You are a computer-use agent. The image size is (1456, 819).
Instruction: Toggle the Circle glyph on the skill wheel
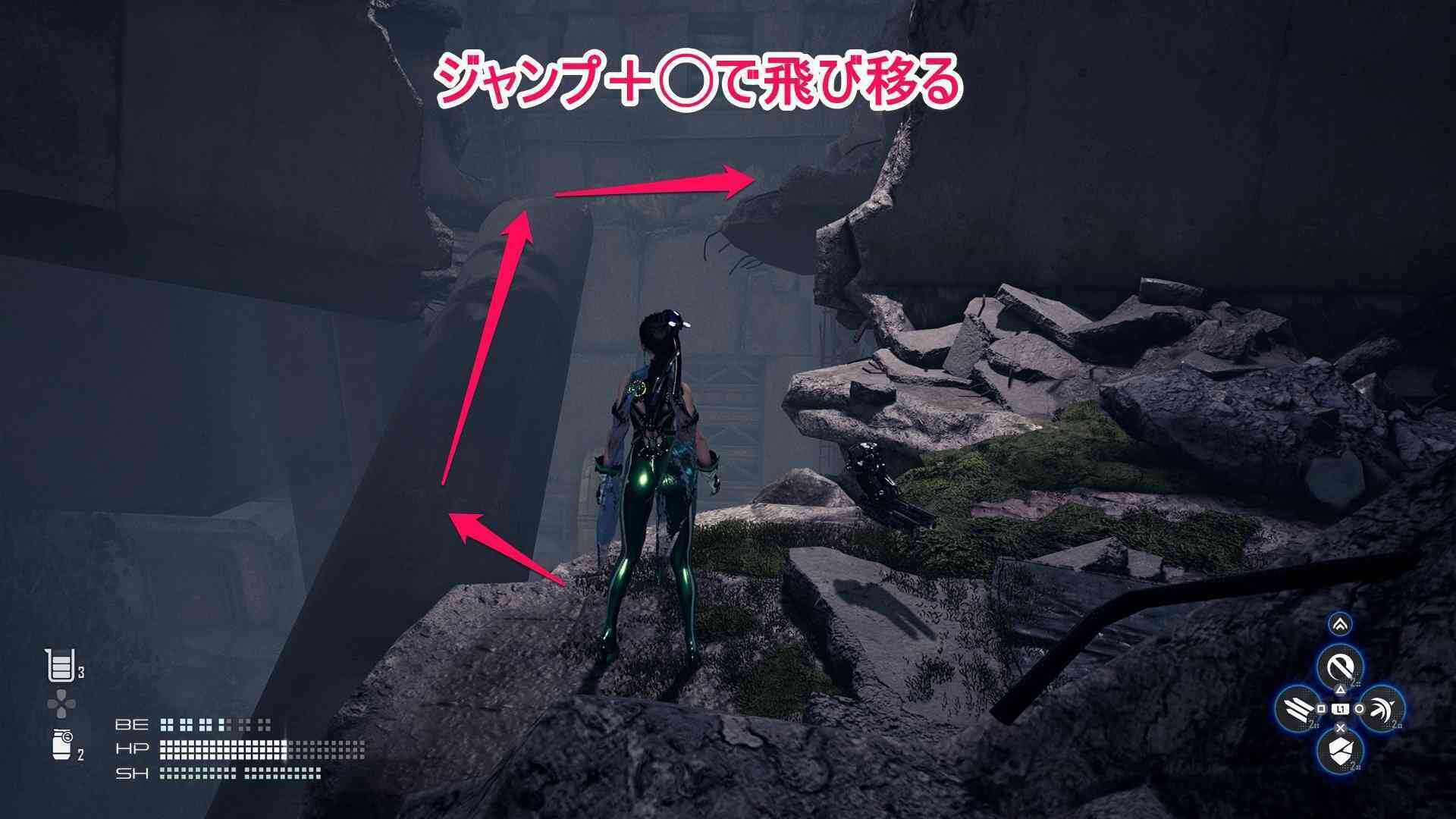pyautogui.click(x=1360, y=708)
